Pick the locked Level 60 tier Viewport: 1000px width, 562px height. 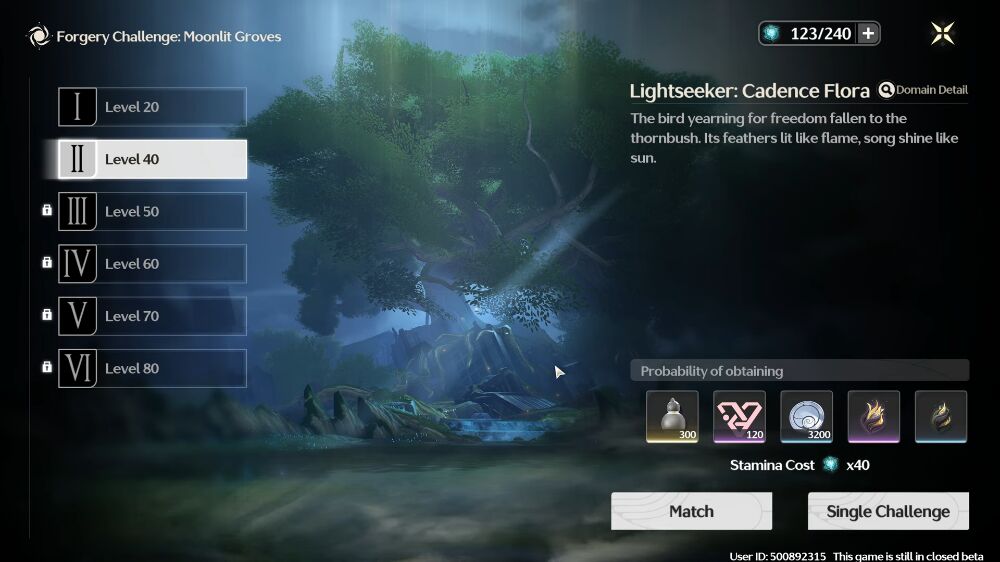click(152, 264)
